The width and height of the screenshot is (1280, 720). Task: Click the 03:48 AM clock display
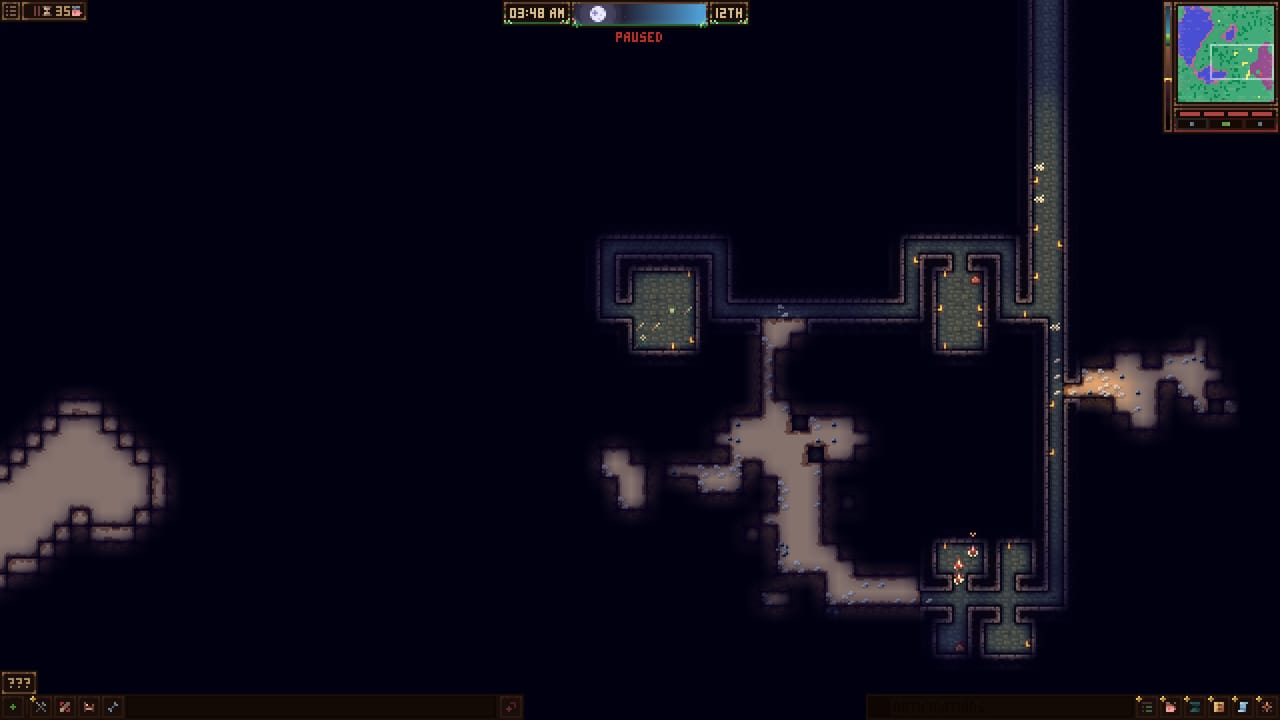[x=536, y=14]
